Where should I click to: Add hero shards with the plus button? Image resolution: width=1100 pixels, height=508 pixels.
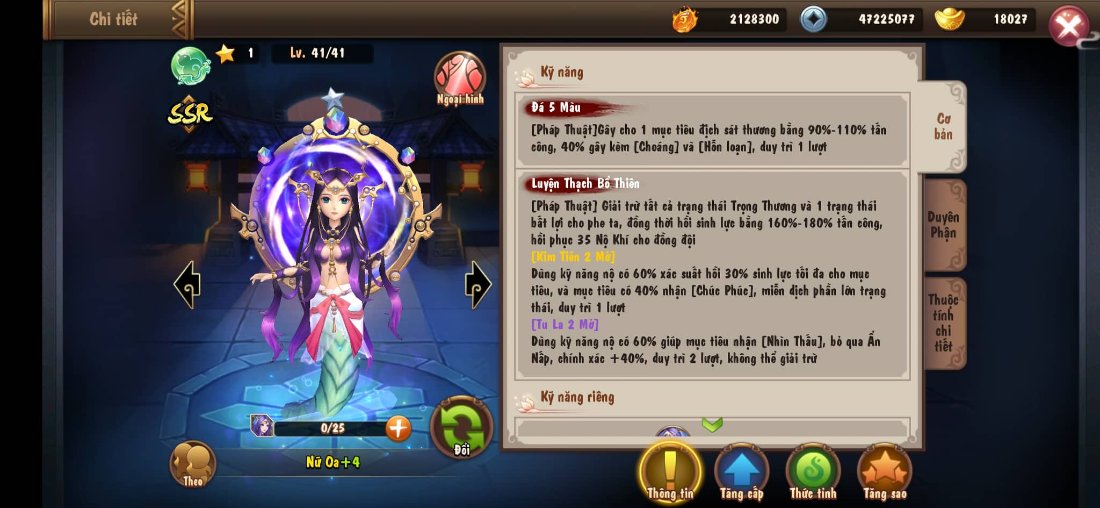398,428
